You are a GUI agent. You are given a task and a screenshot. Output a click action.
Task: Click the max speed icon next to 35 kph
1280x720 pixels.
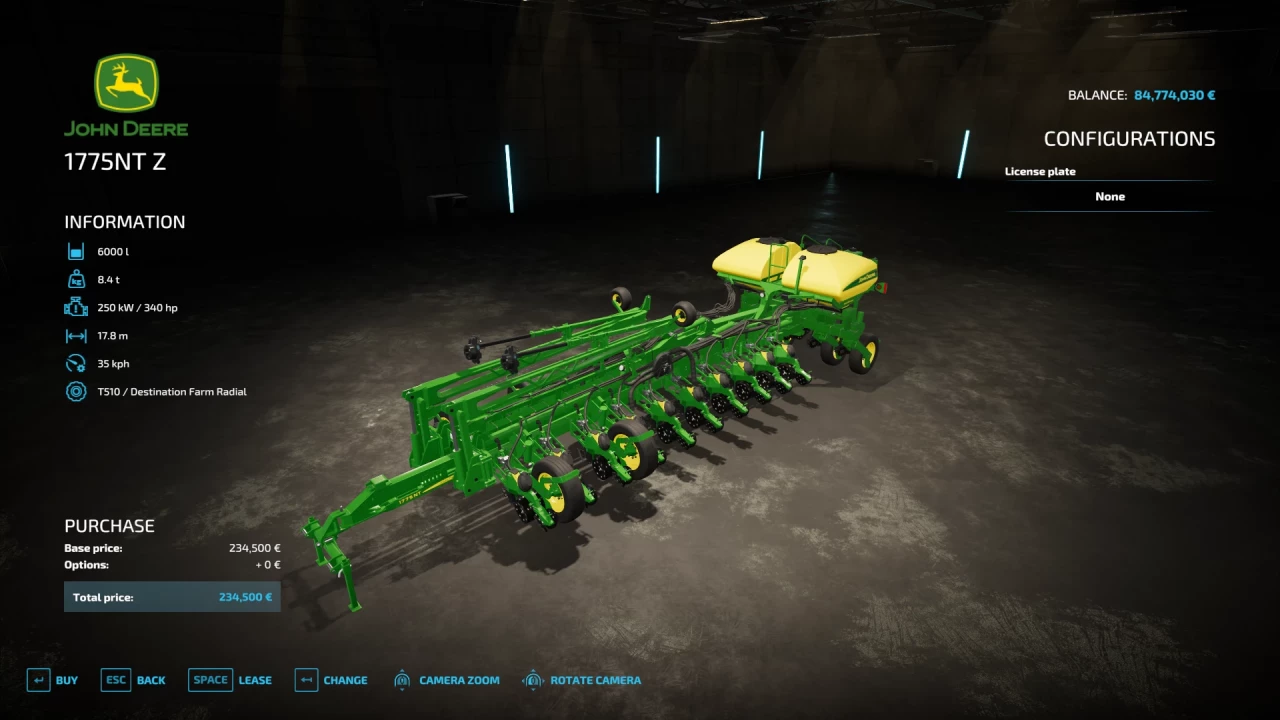coord(76,363)
